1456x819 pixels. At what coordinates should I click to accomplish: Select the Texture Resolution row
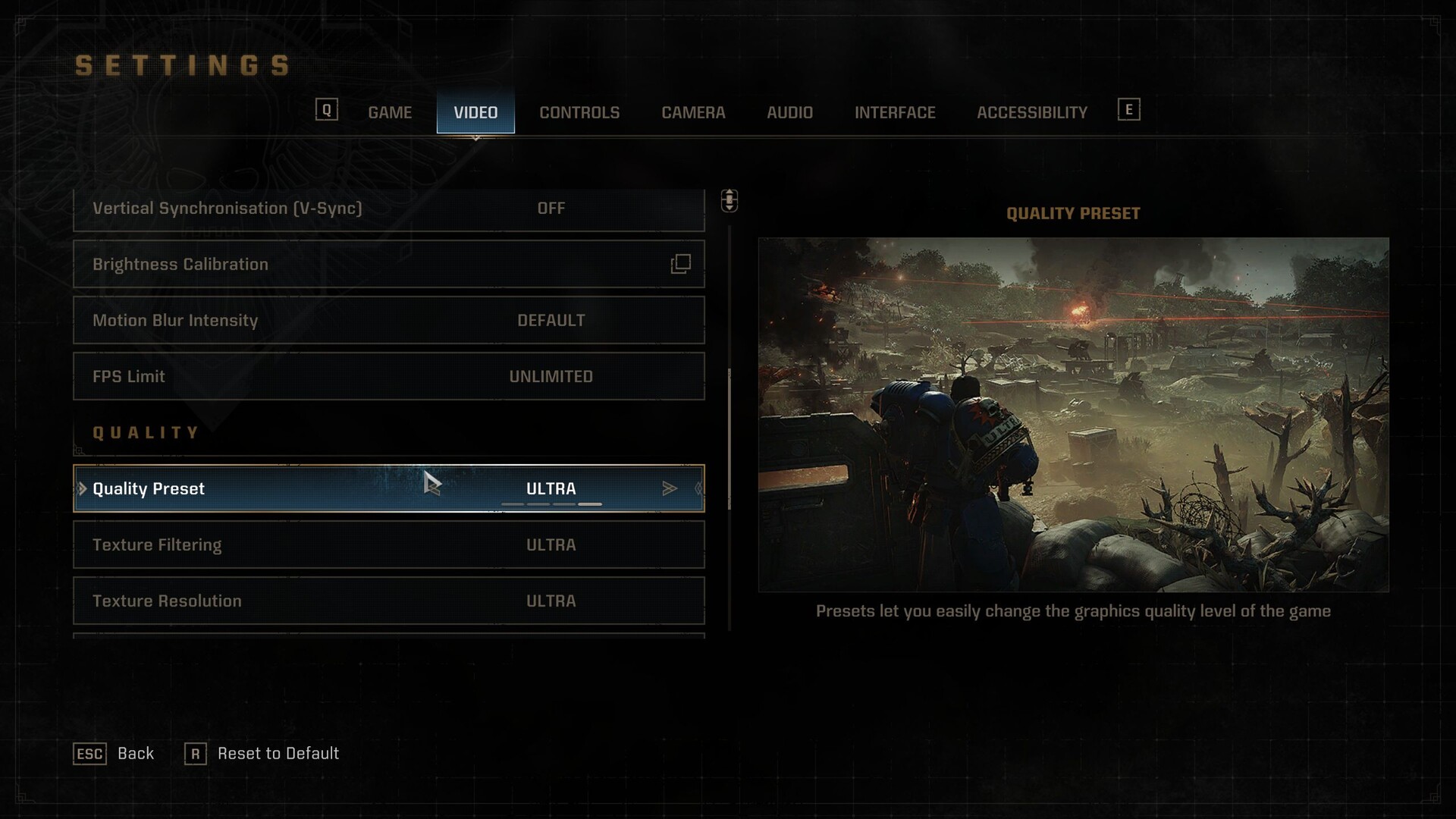click(x=388, y=601)
